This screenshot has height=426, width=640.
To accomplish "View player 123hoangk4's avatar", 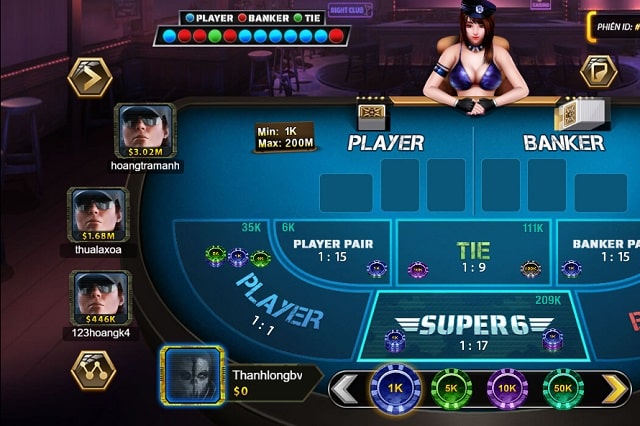I will [x=98, y=297].
